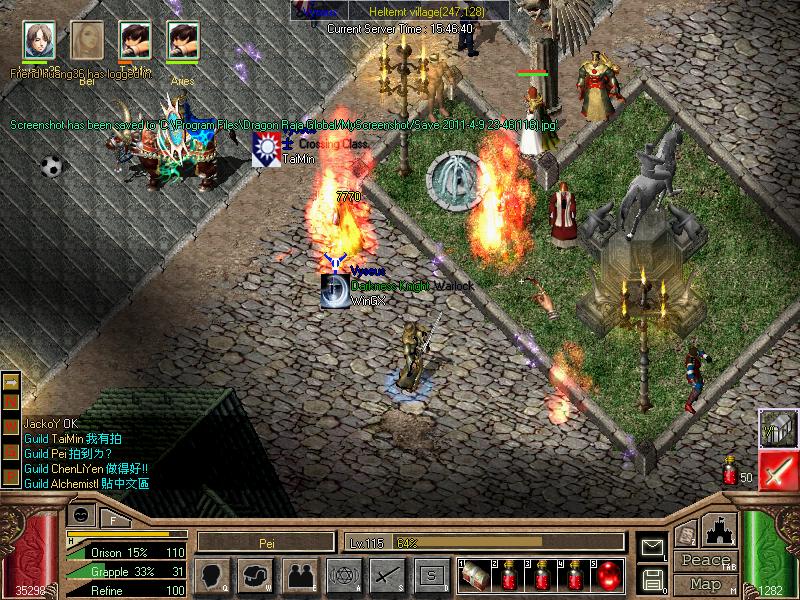Viewport: 800px width, 600px height.
Task: Select the Aries party portrait
Action: 183,42
